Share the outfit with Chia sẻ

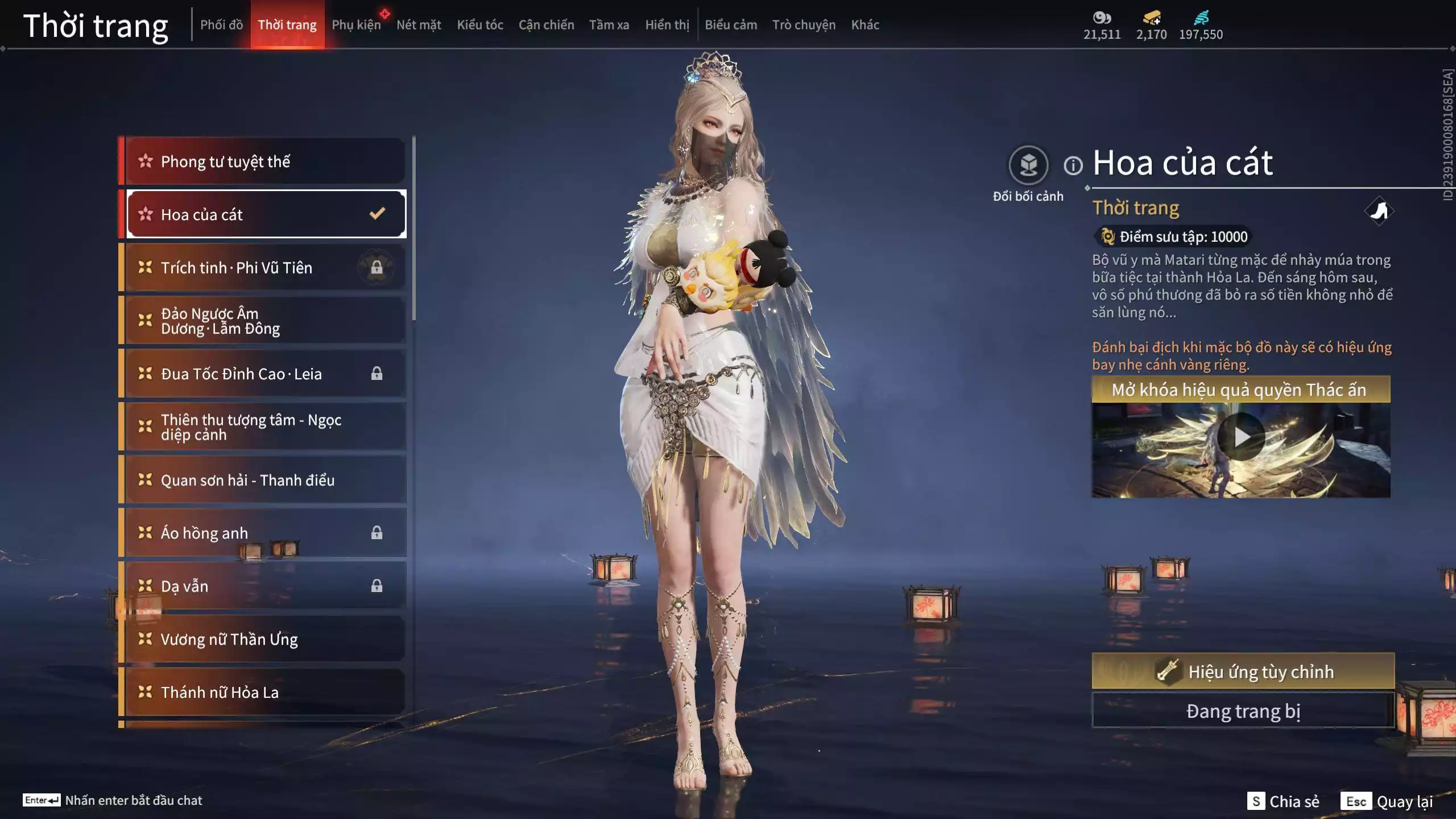pyautogui.click(x=1283, y=801)
